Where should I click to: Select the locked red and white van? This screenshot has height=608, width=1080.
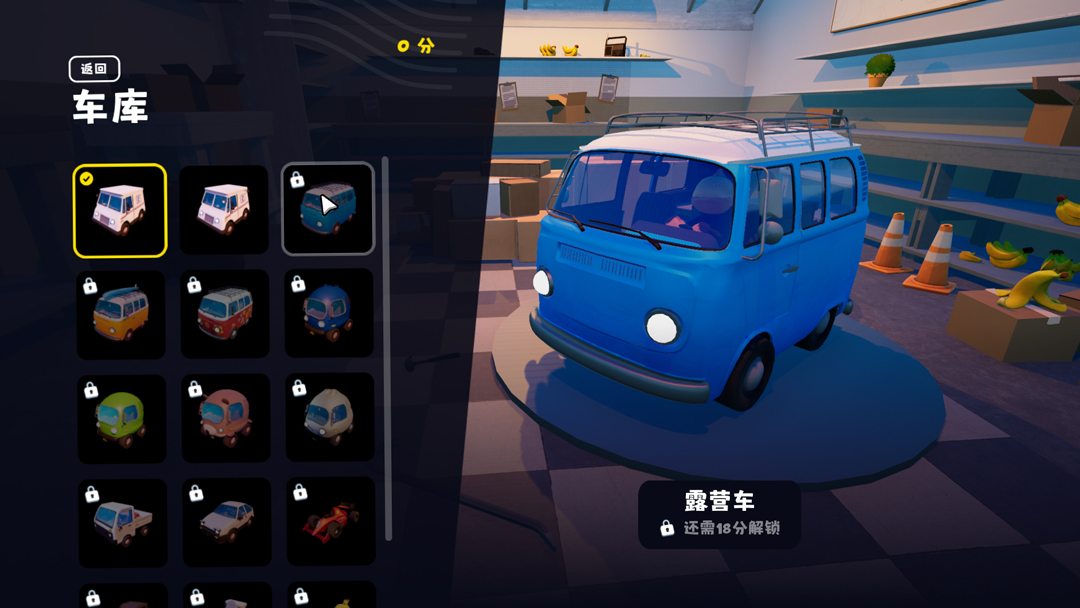coord(225,314)
